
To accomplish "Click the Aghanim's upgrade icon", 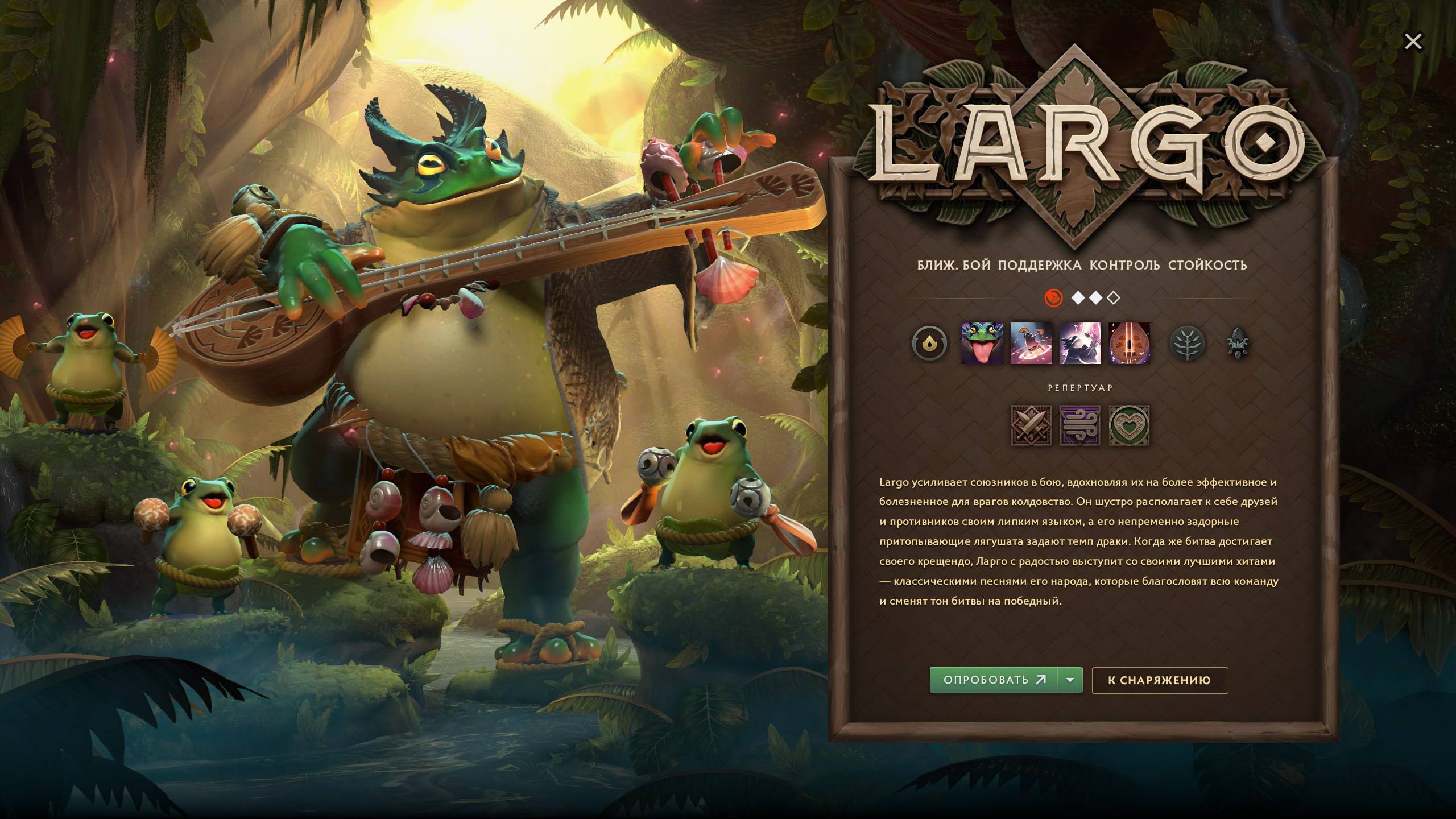I will (x=1238, y=342).
